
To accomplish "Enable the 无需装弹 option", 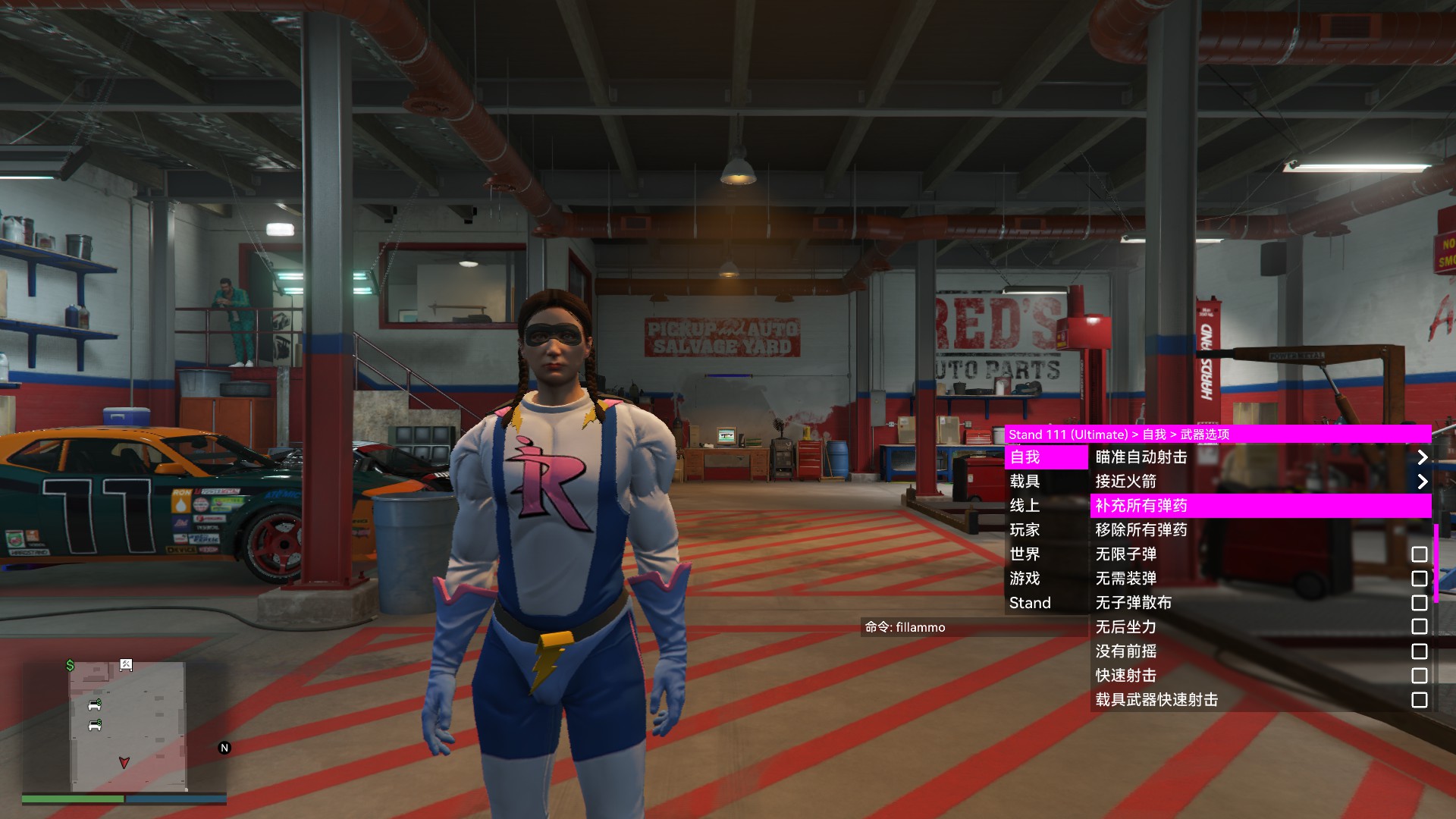I will click(1419, 579).
